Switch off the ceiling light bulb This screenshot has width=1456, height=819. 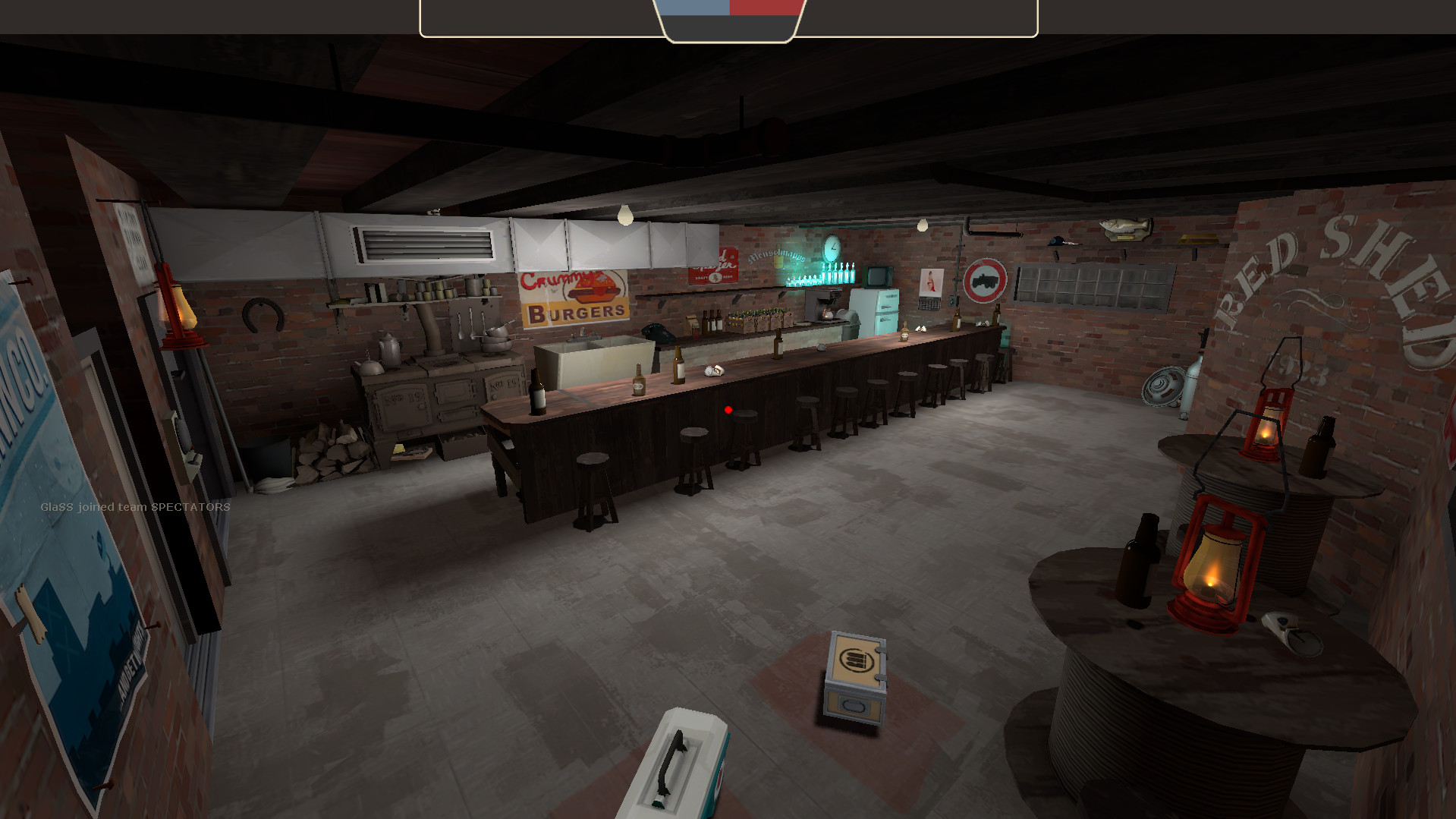[x=625, y=216]
